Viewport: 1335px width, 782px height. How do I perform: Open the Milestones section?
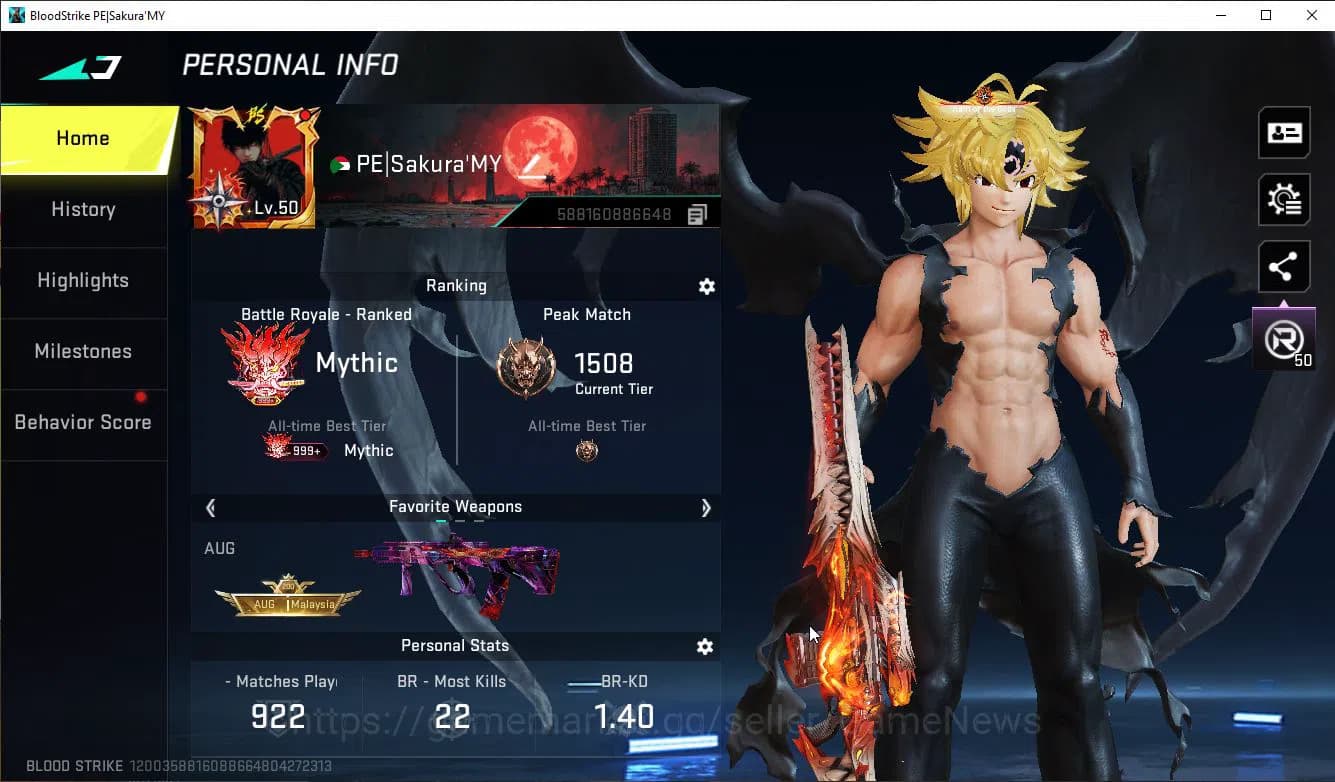[x=83, y=352]
